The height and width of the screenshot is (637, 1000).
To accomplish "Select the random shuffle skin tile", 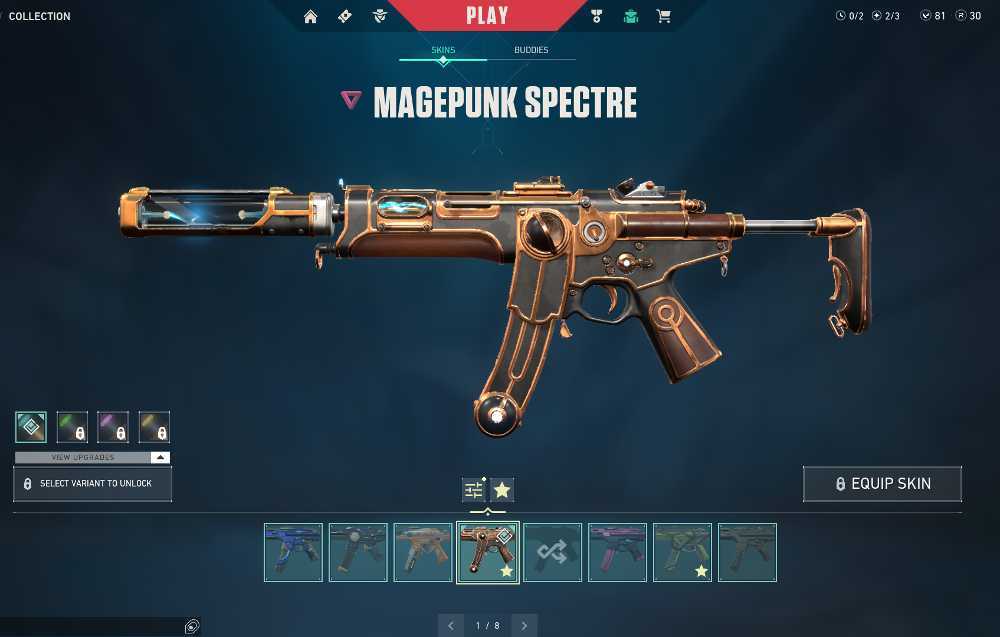I will pyautogui.click(x=552, y=552).
